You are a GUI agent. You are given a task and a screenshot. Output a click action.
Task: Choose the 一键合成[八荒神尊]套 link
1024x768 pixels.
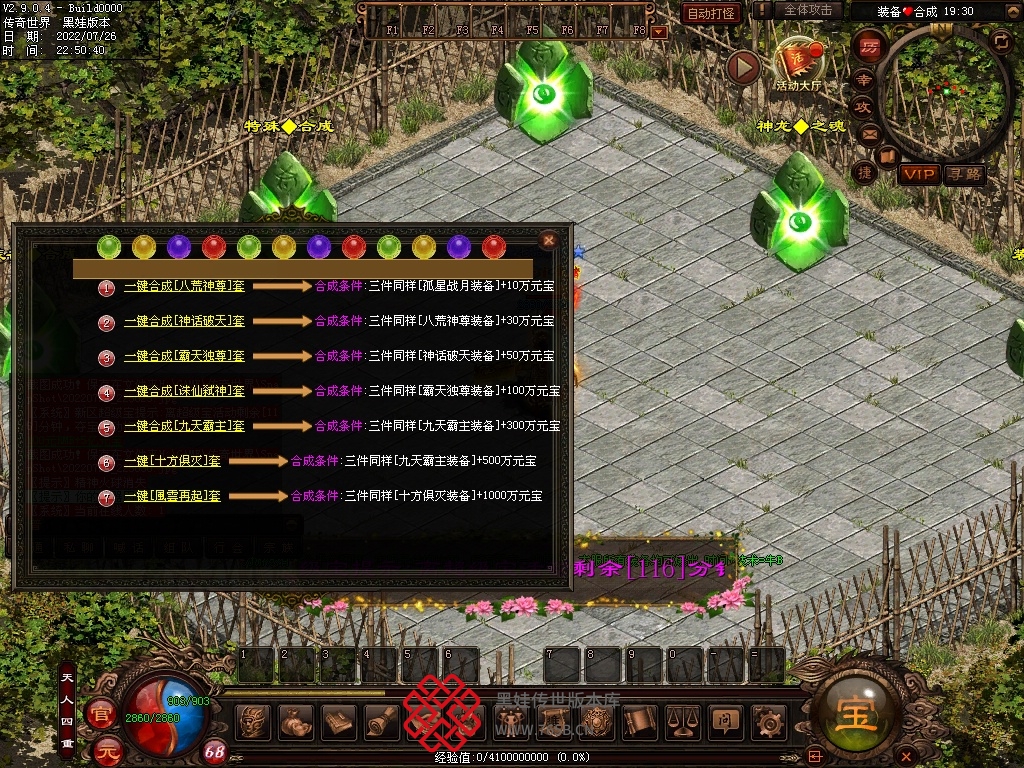[184, 286]
